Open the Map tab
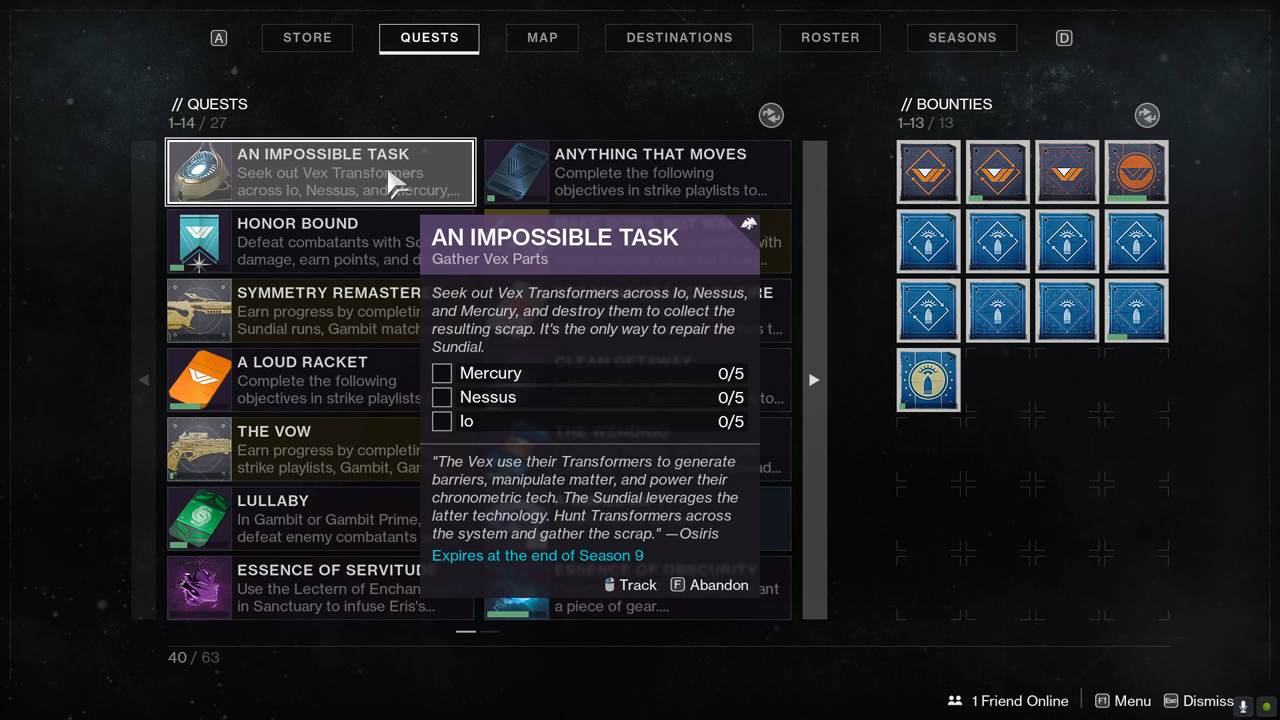Screen dimensions: 1280x720 click(542, 38)
